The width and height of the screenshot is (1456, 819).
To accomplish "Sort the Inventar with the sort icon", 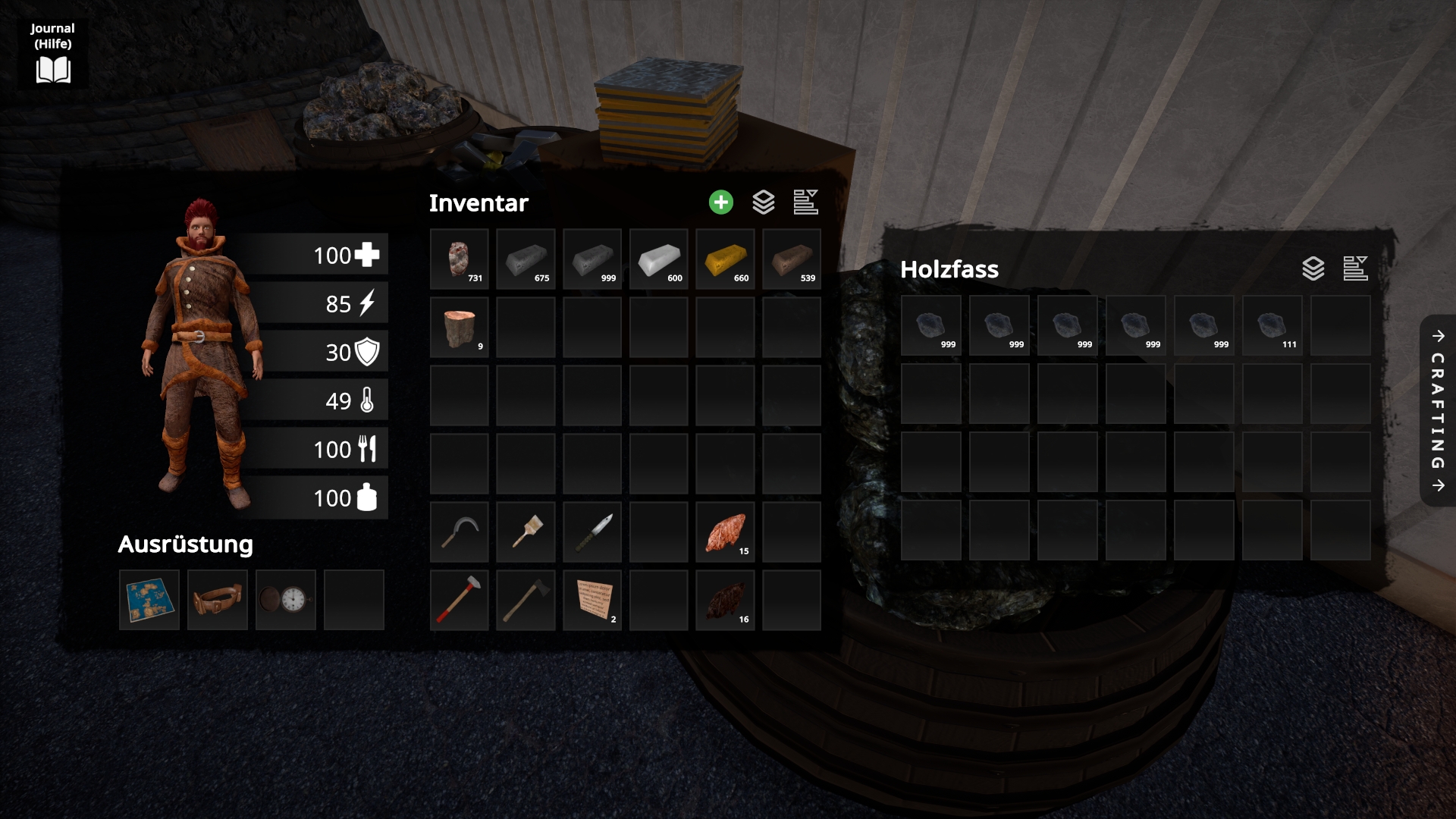I will tap(805, 202).
